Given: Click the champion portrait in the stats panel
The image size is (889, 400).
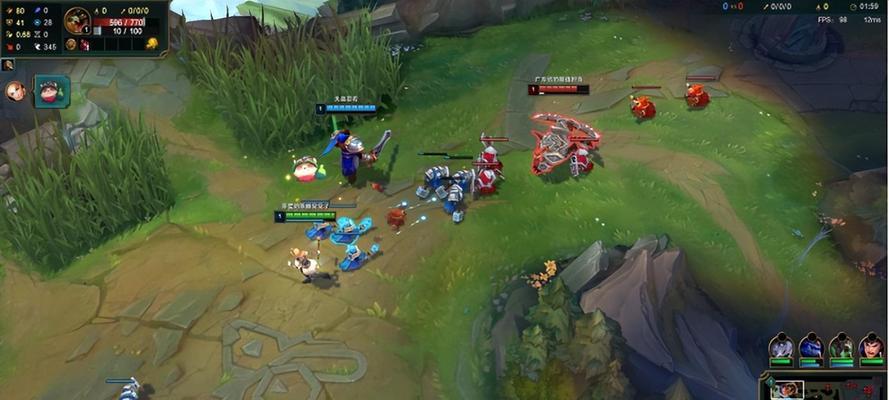Looking at the screenshot, I should click(x=77, y=19).
